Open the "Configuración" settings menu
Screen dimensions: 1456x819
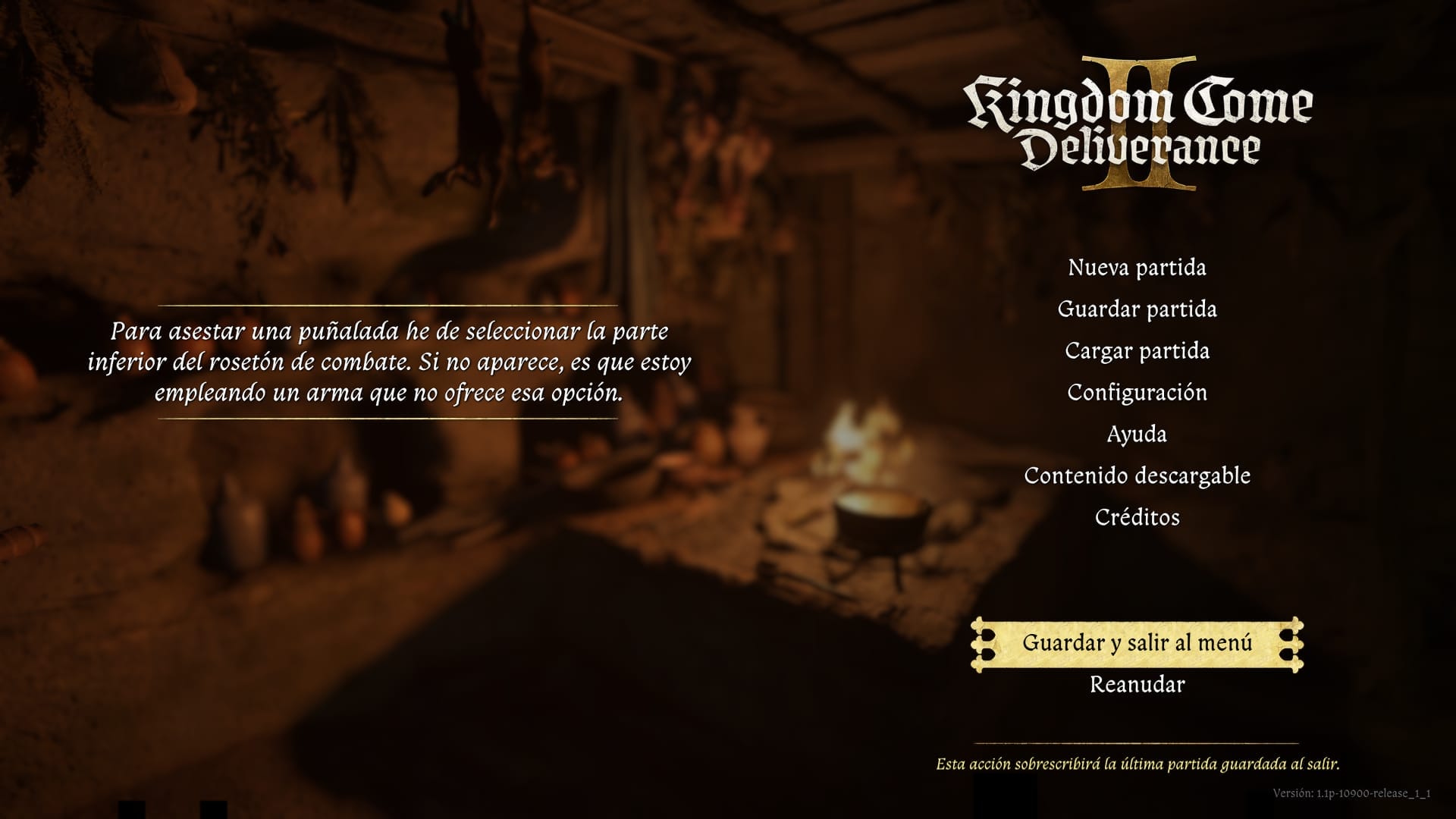click(1137, 392)
